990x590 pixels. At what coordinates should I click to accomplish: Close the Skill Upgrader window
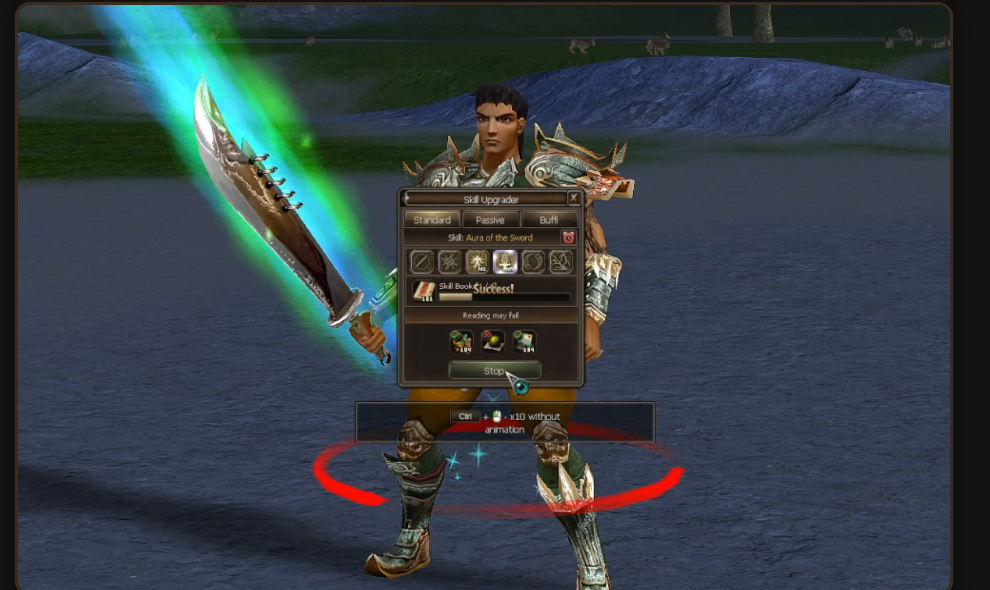(573, 198)
